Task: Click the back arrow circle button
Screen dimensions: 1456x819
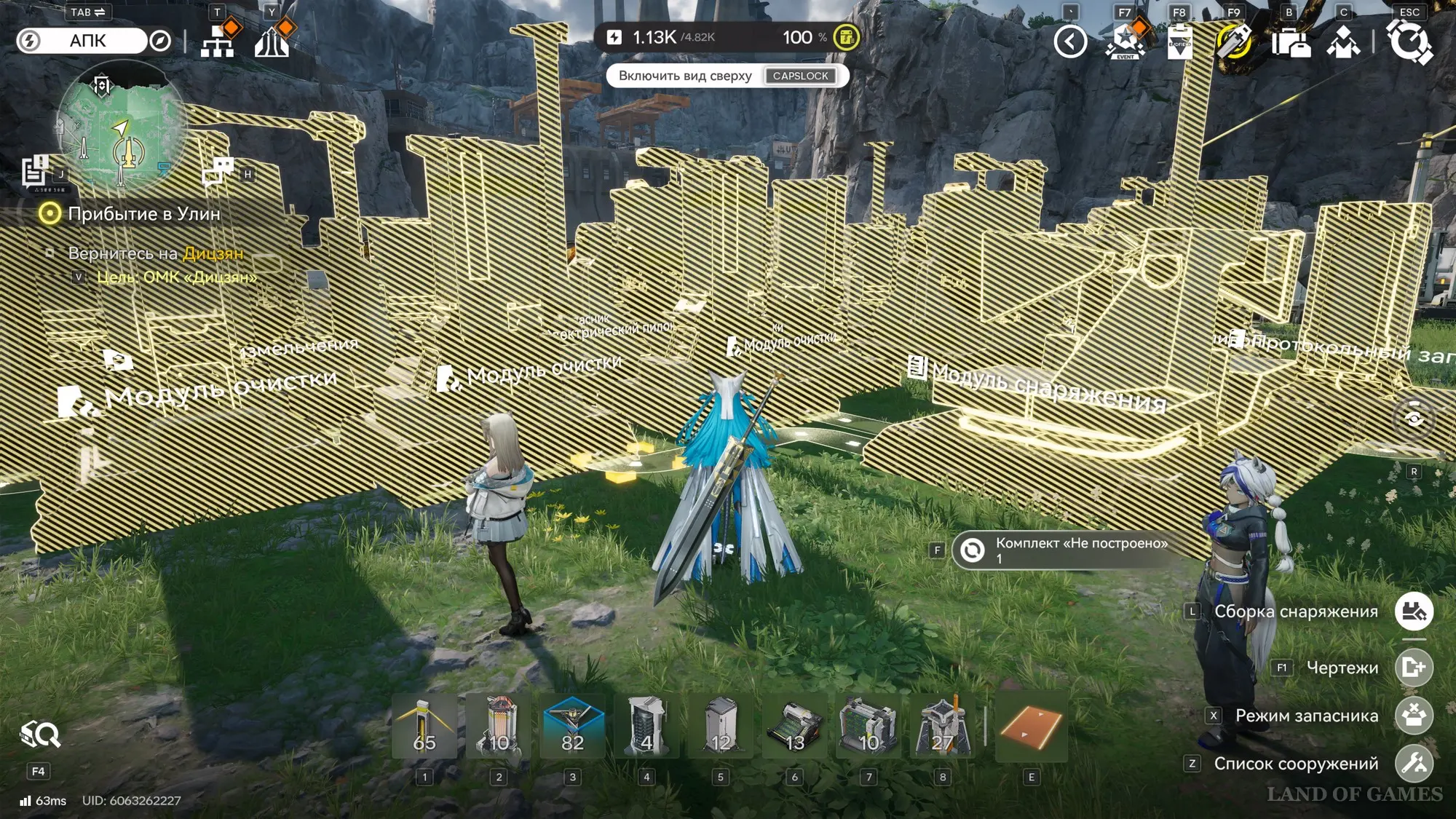Action: tap(1070, 41)
